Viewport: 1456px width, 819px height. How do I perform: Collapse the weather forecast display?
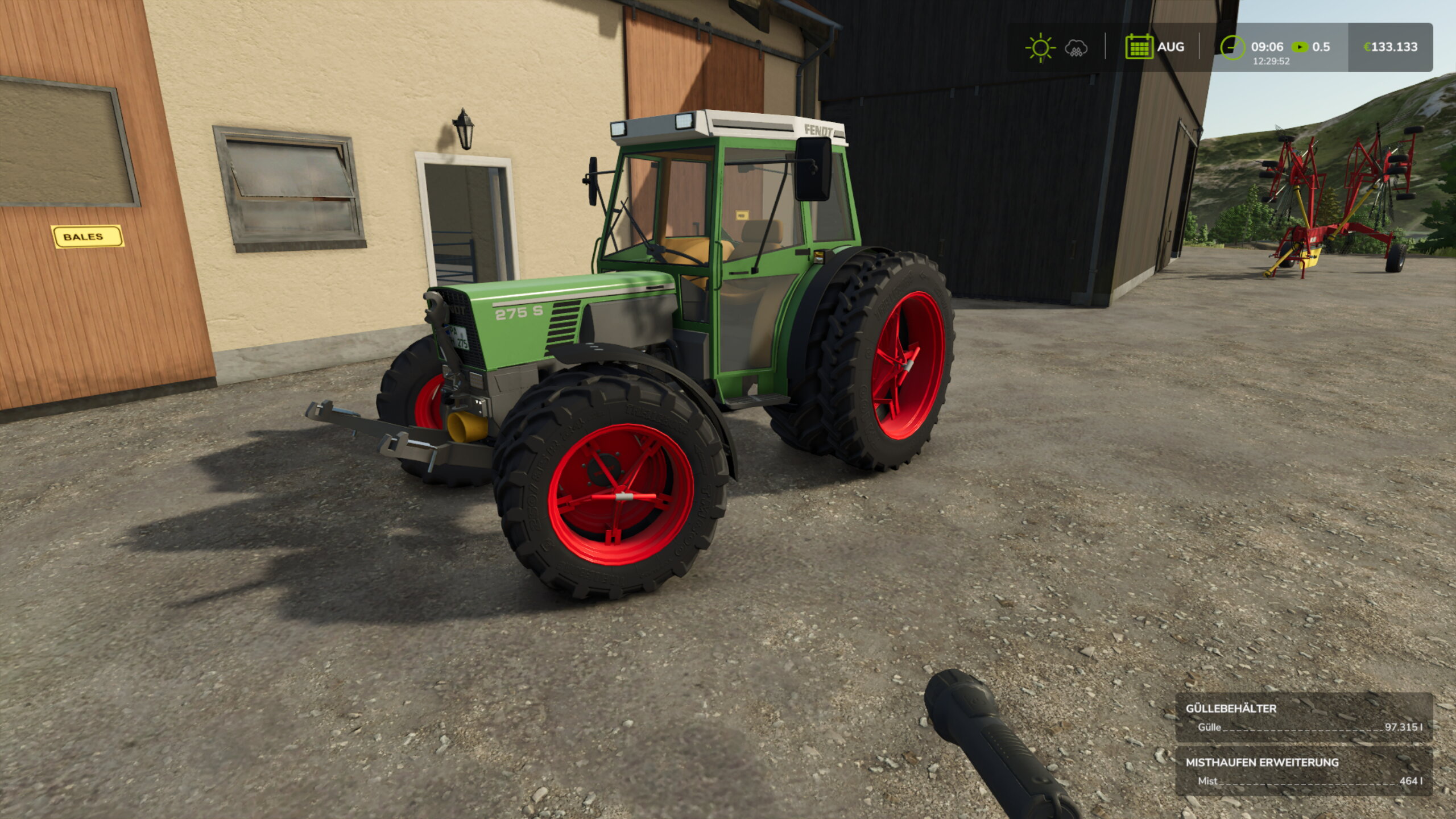1058,47
